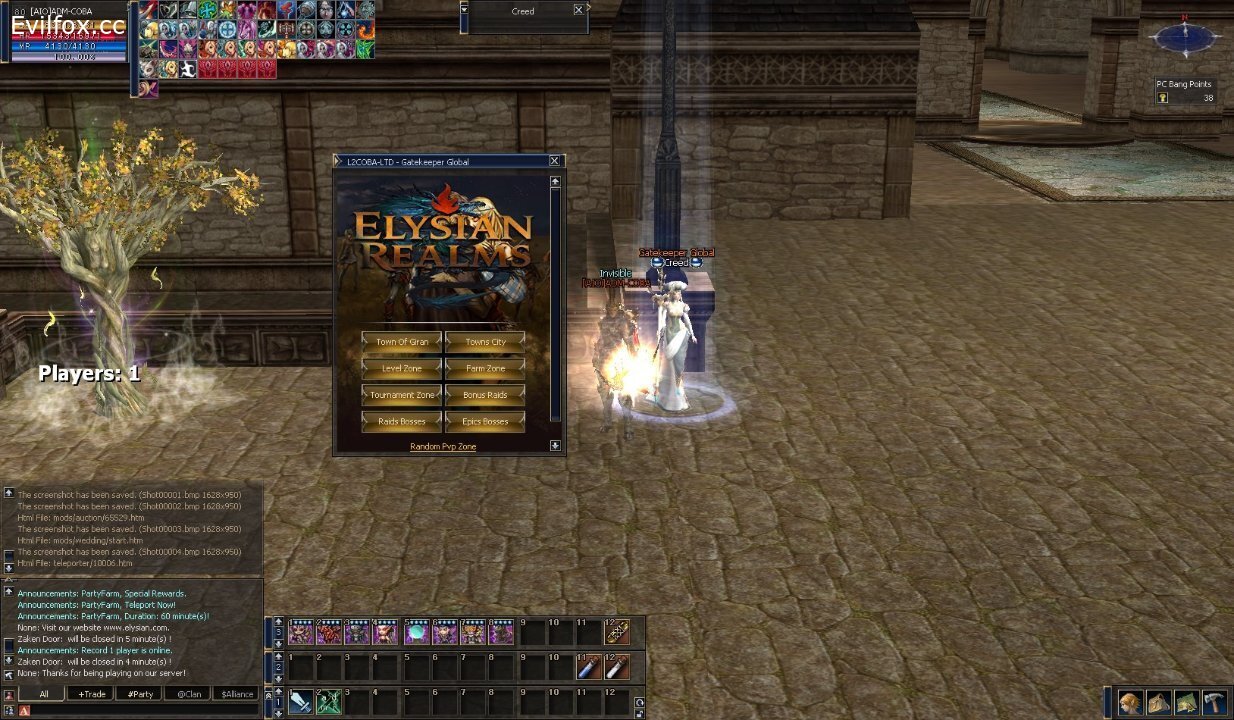
Task: Choose the Bonus Raids option
Action: click(485, 395)
